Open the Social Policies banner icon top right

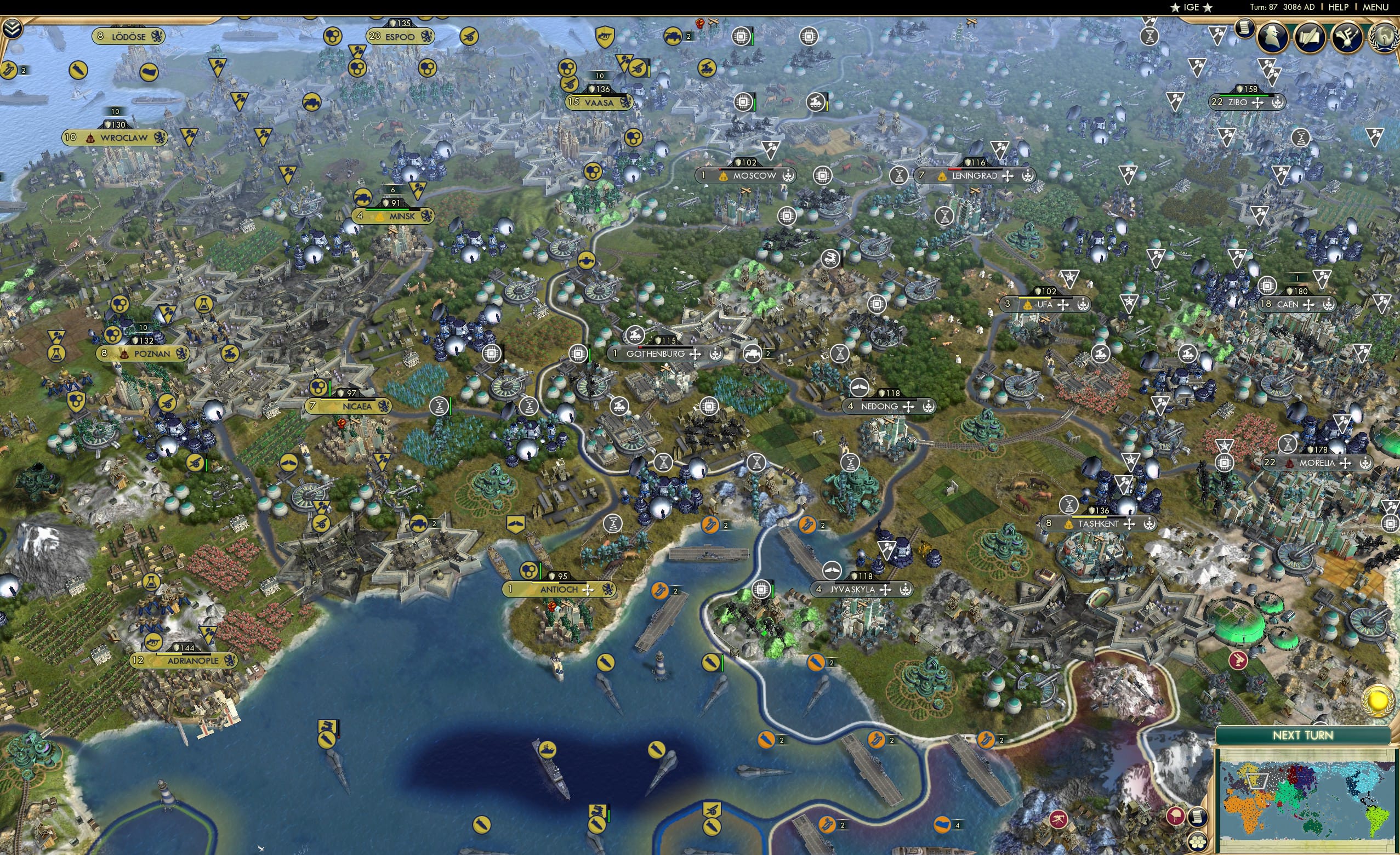(1346, 36)
